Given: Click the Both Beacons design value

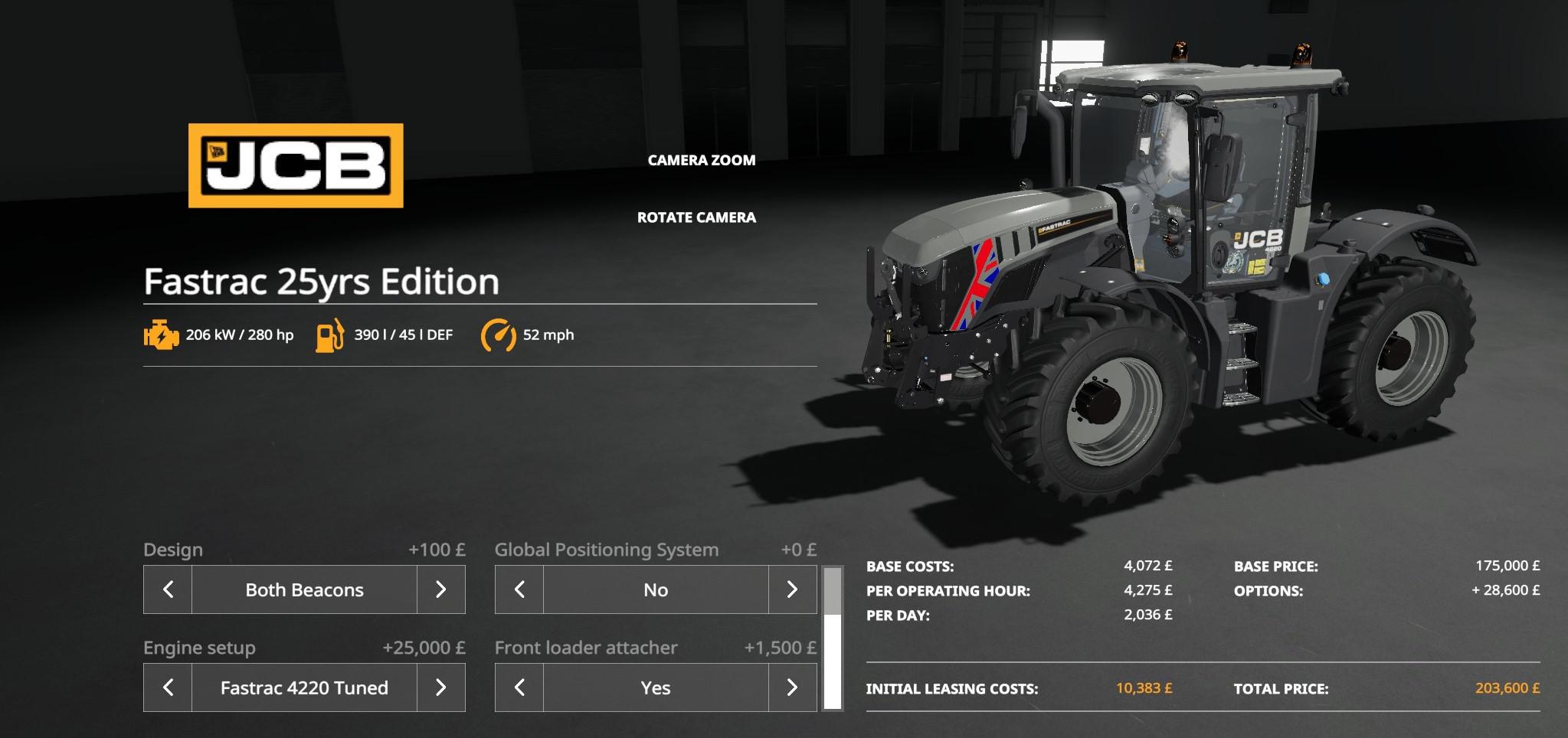Looking at the screenshot, I should (304, 589).
